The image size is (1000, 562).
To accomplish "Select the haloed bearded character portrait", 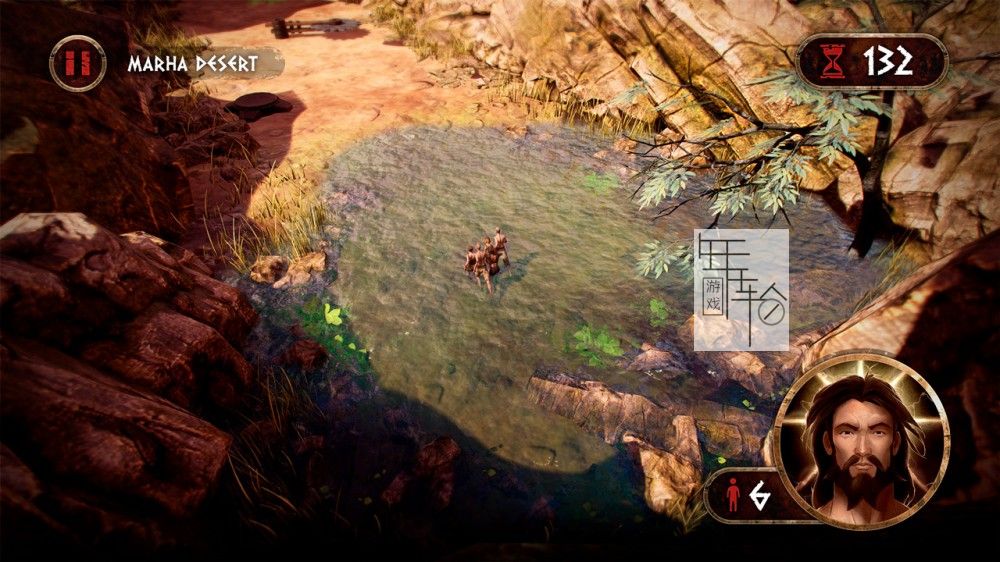I will pyautogui.click(x=860, y=438).
